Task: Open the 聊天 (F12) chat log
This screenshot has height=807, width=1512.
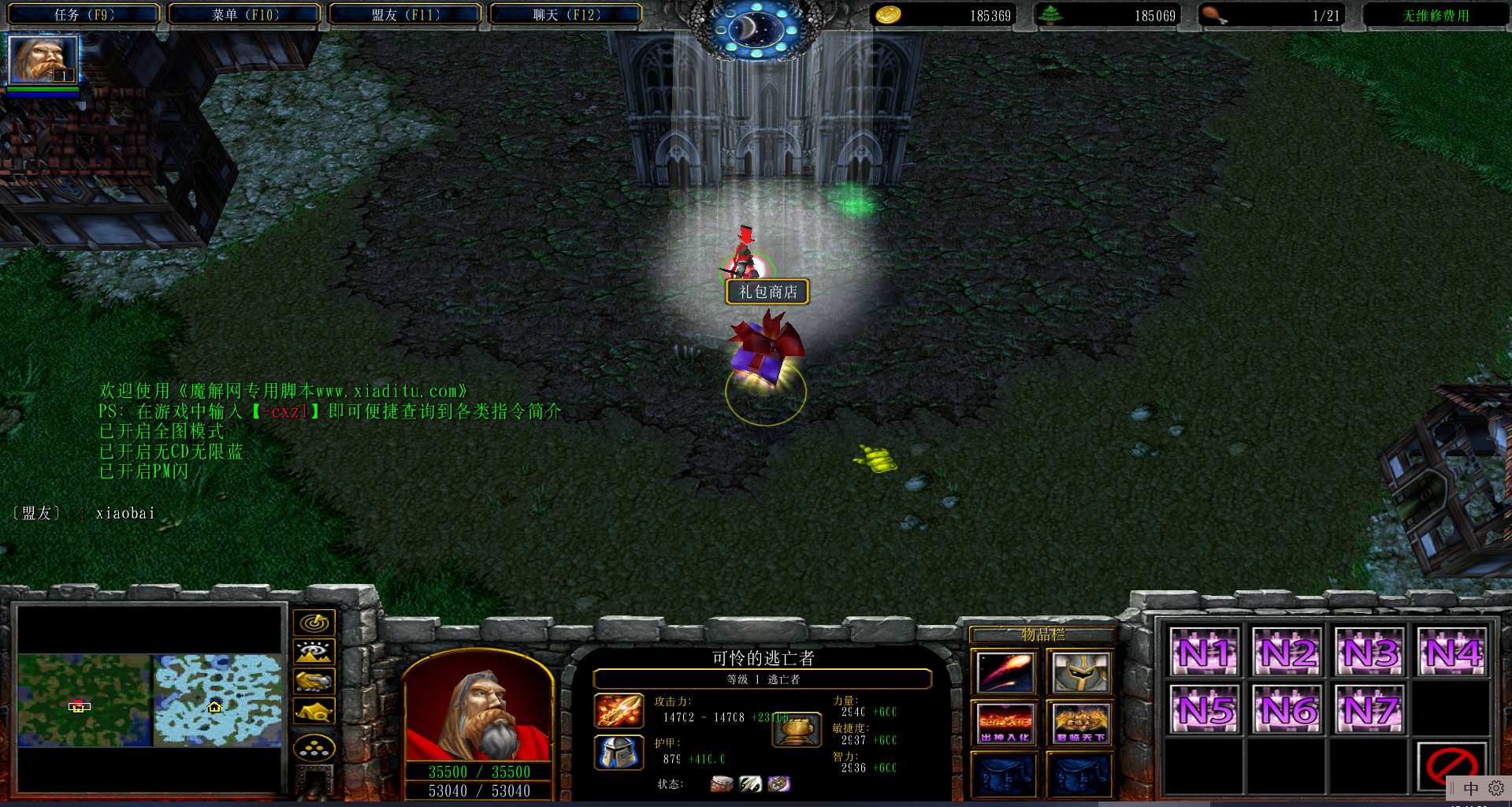Action: [566, 15]
